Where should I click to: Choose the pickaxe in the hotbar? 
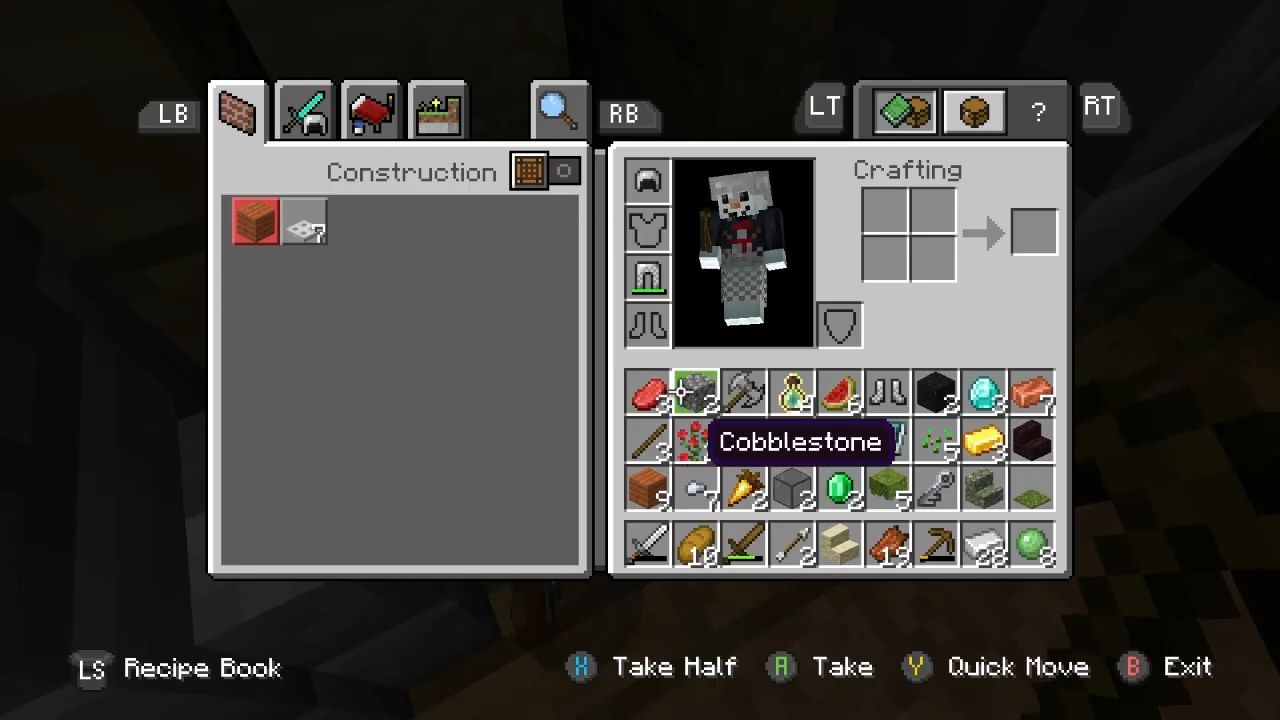point(936,546)
